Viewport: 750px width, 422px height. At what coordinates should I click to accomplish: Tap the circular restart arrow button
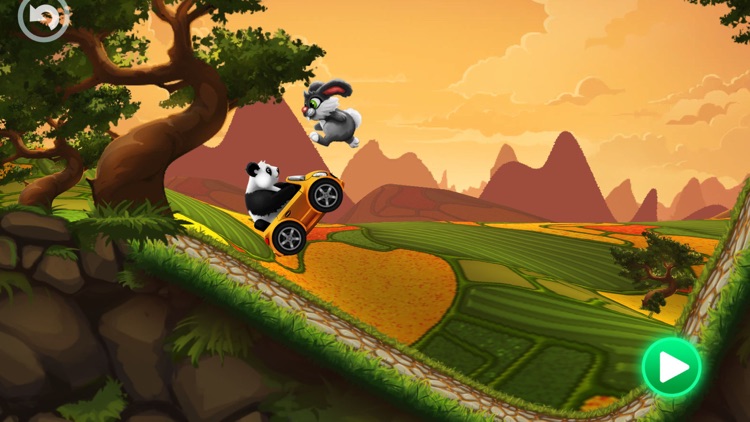pos(43,17)
